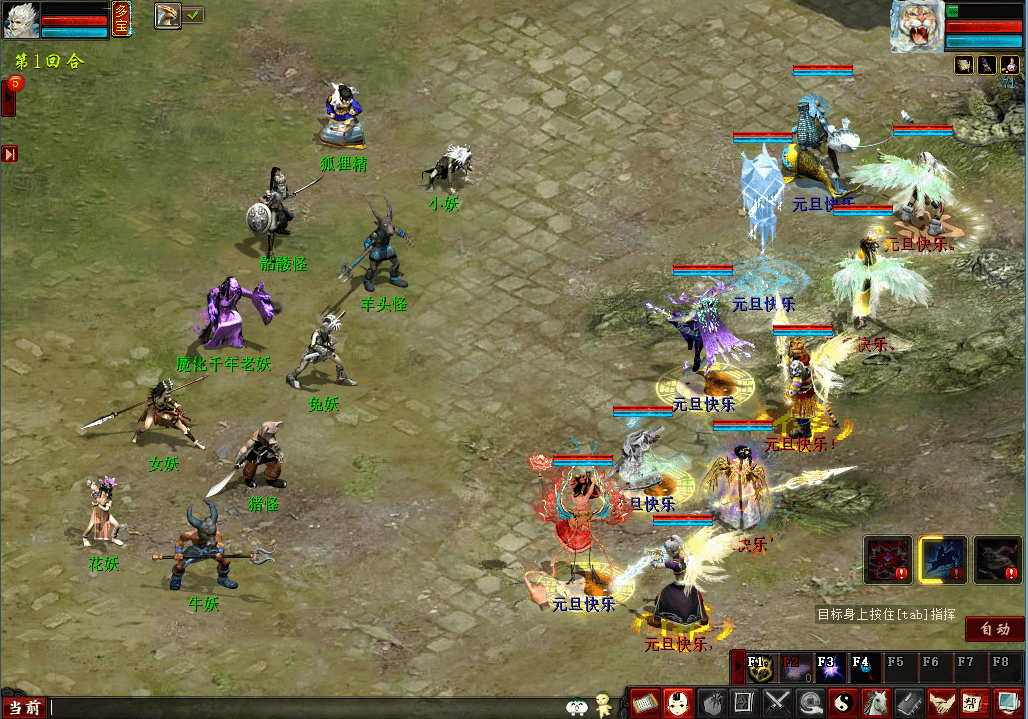Open the yin-yang skills icon
The image size is (1028, 719).
842,703
